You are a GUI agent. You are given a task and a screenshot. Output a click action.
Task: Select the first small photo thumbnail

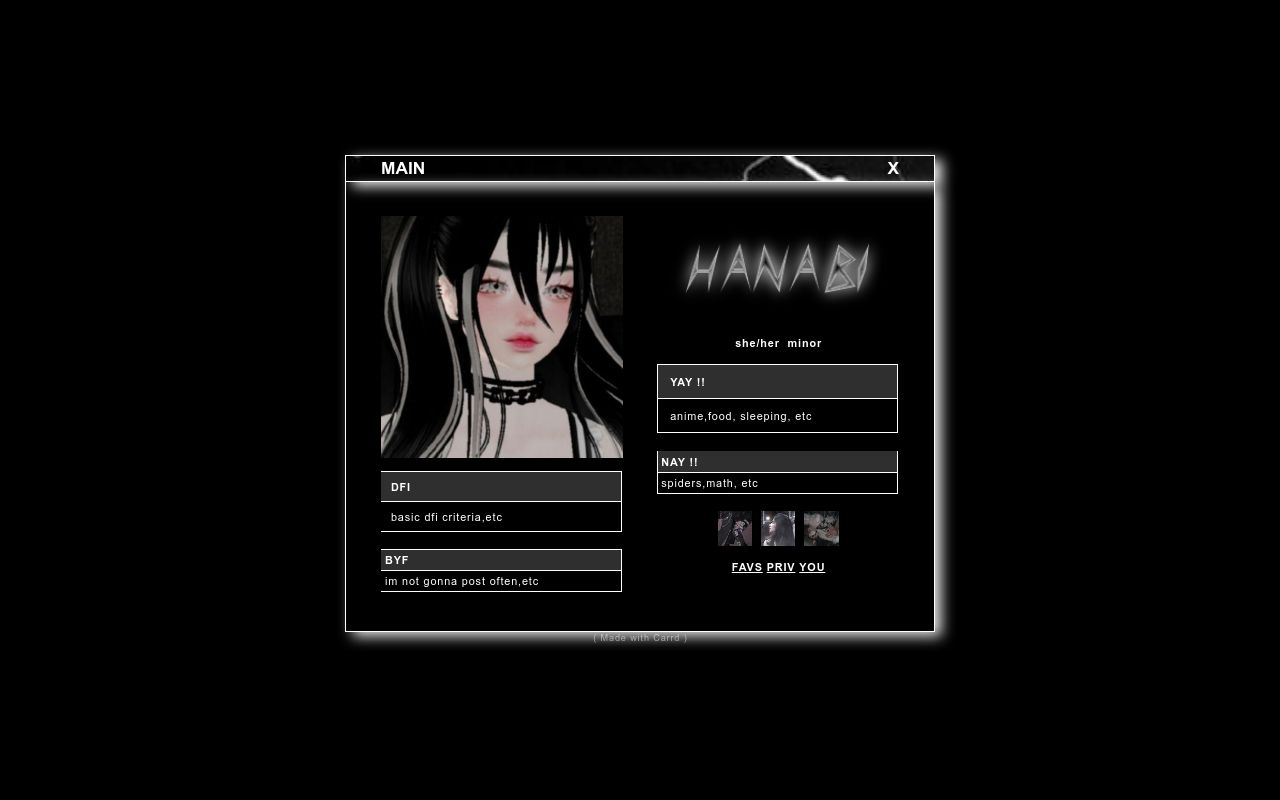[734, 528]
